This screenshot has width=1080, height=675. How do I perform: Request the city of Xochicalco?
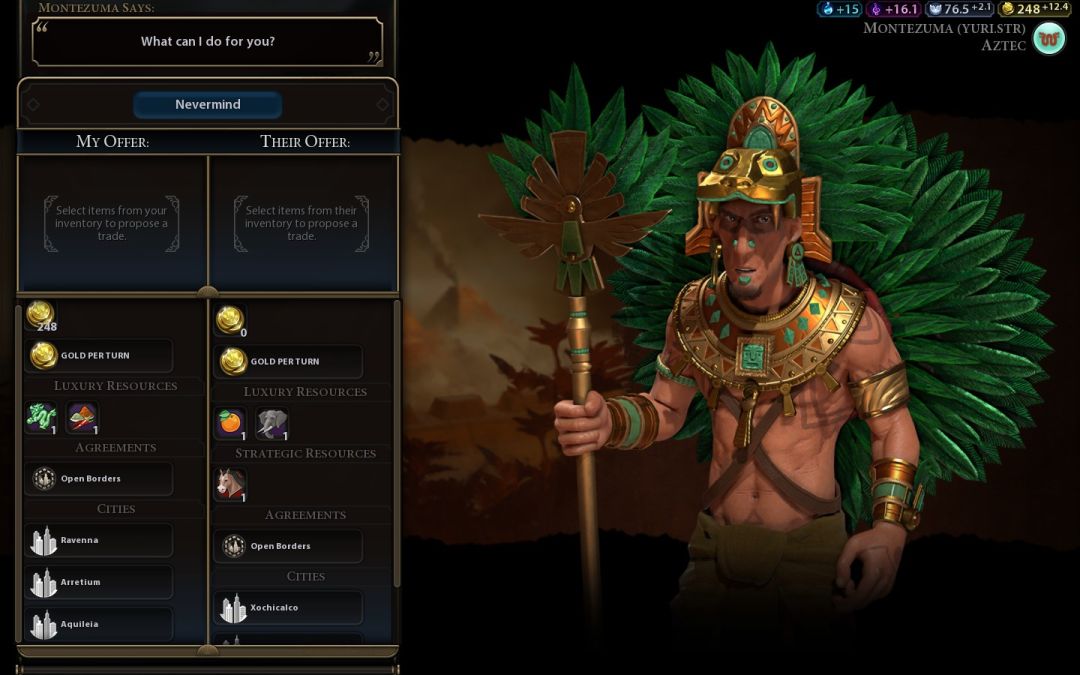[288, 608]
